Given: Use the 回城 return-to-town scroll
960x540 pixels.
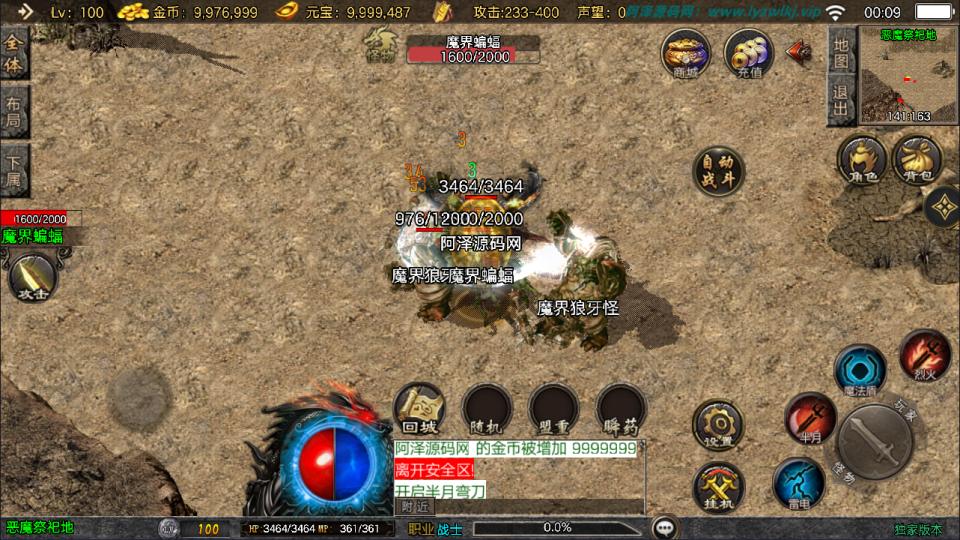Looking at the screenshot, I should [419, 408].
